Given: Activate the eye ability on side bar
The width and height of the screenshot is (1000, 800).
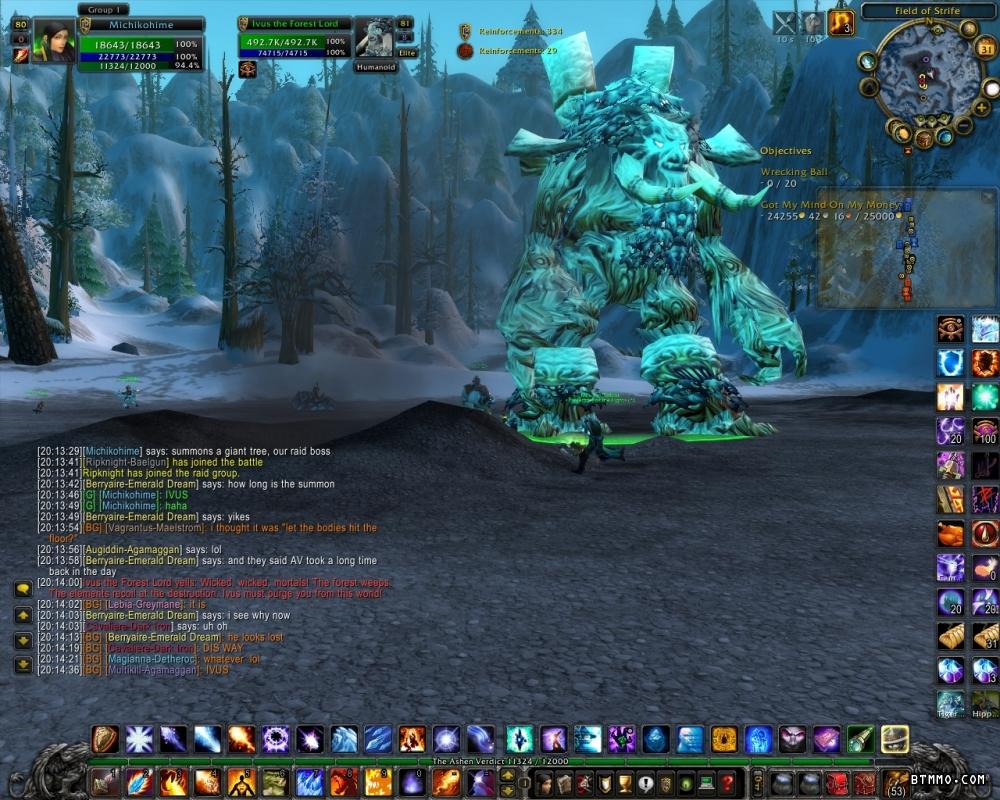Looking at the screenshot, I should pos(950,328).
